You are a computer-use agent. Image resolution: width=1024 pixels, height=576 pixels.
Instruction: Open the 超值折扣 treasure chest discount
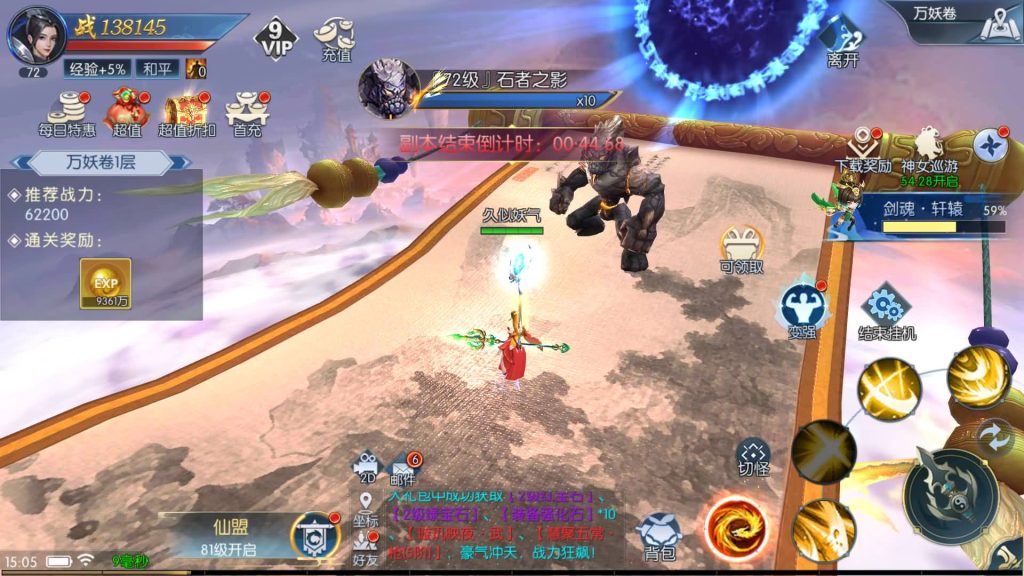tap(186, 111)
